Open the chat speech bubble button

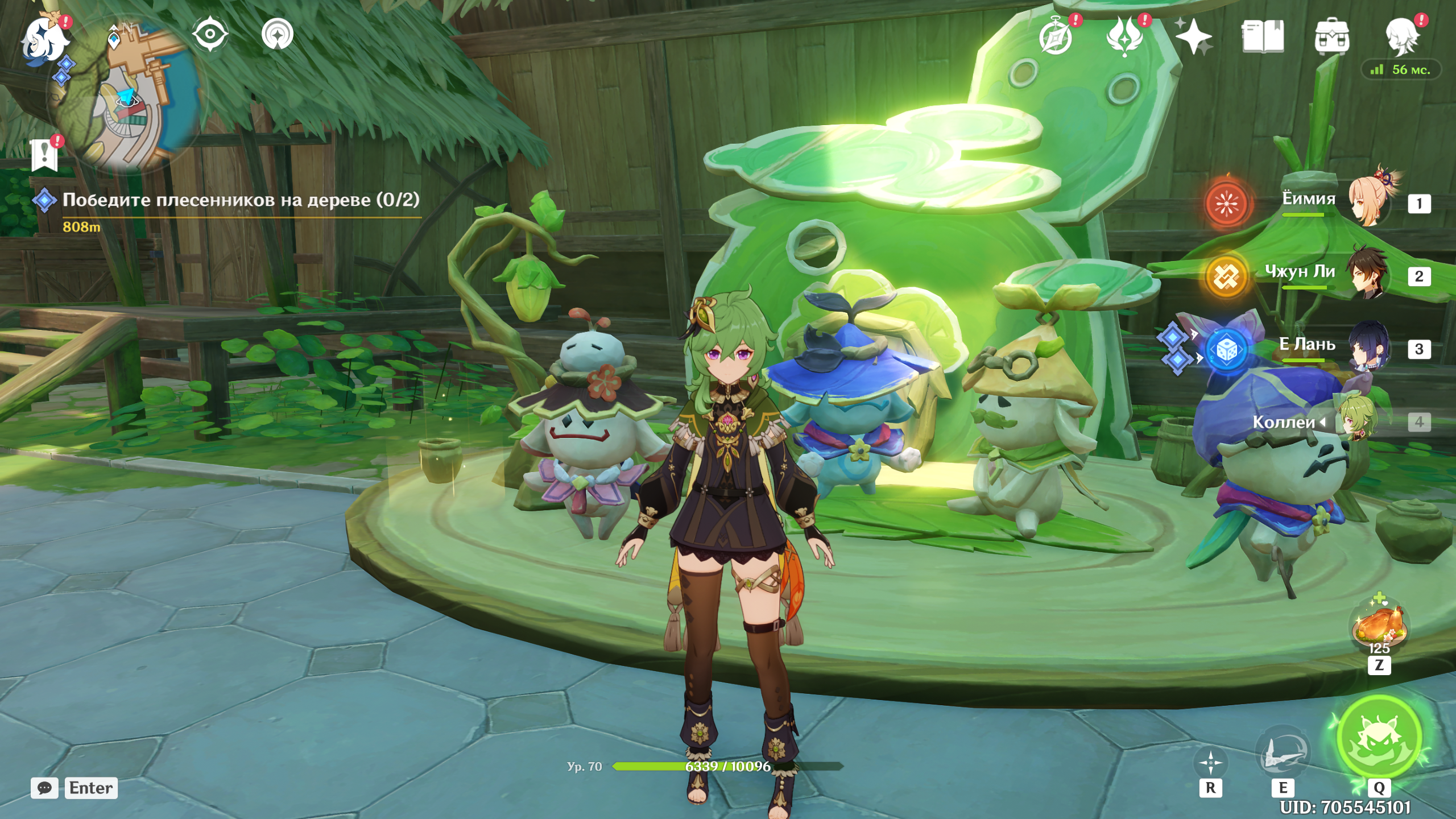point(44,788)
